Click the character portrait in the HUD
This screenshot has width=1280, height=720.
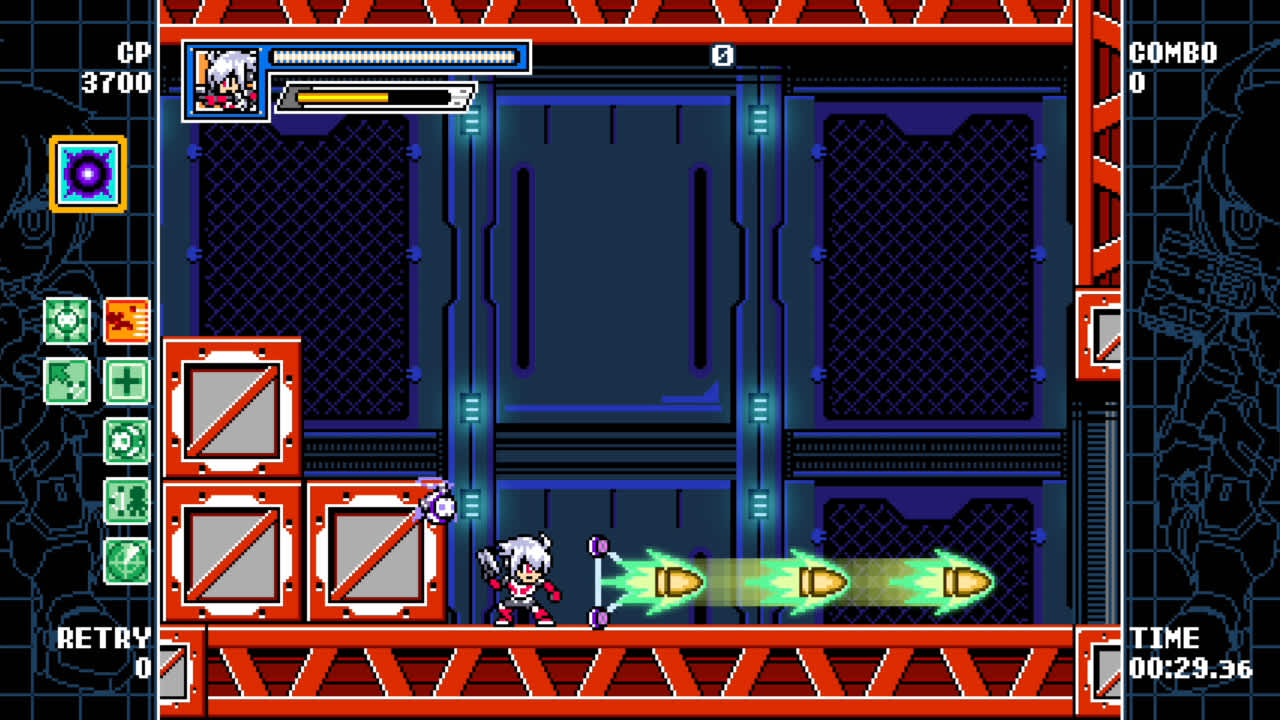click(x=227, y=78)
